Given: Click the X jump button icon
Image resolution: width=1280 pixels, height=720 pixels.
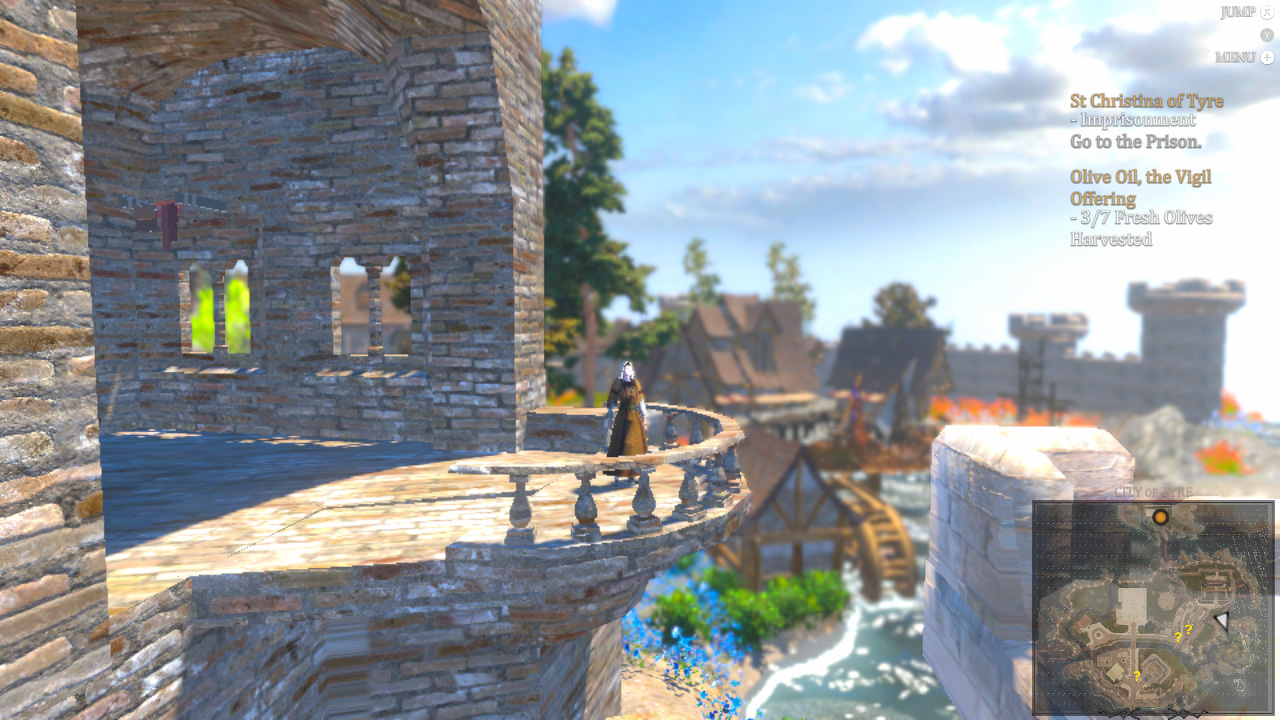Looking at the screenshot, I should 1265,12.
